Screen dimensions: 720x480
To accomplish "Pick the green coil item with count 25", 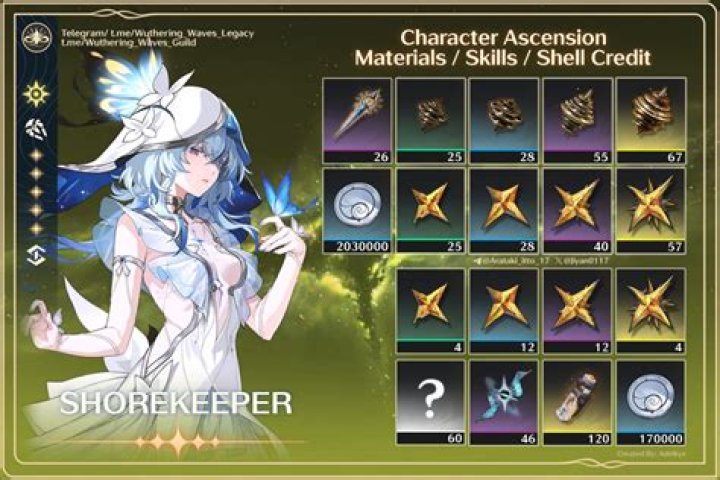I will (x=430, y=117).
